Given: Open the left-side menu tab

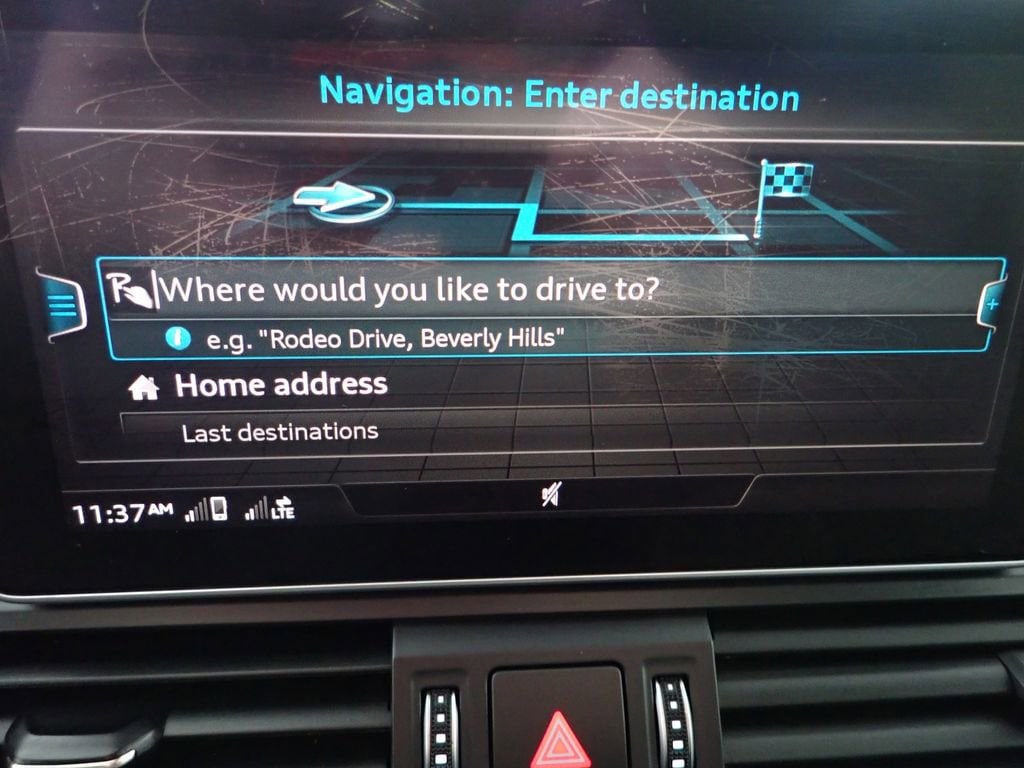Looking at the screenshot, I should click(x=64, y=307).
